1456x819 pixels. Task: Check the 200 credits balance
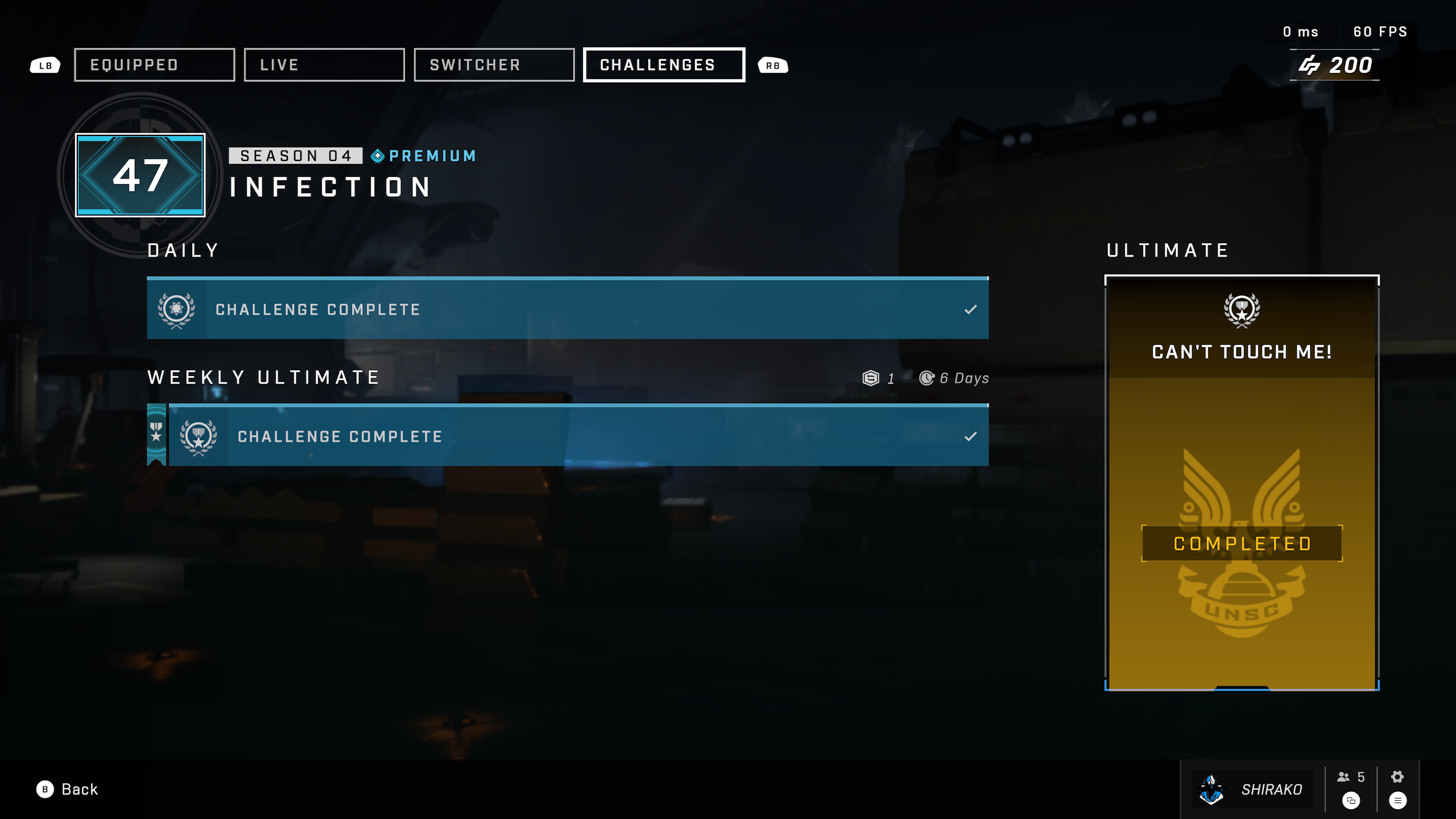1335,65
